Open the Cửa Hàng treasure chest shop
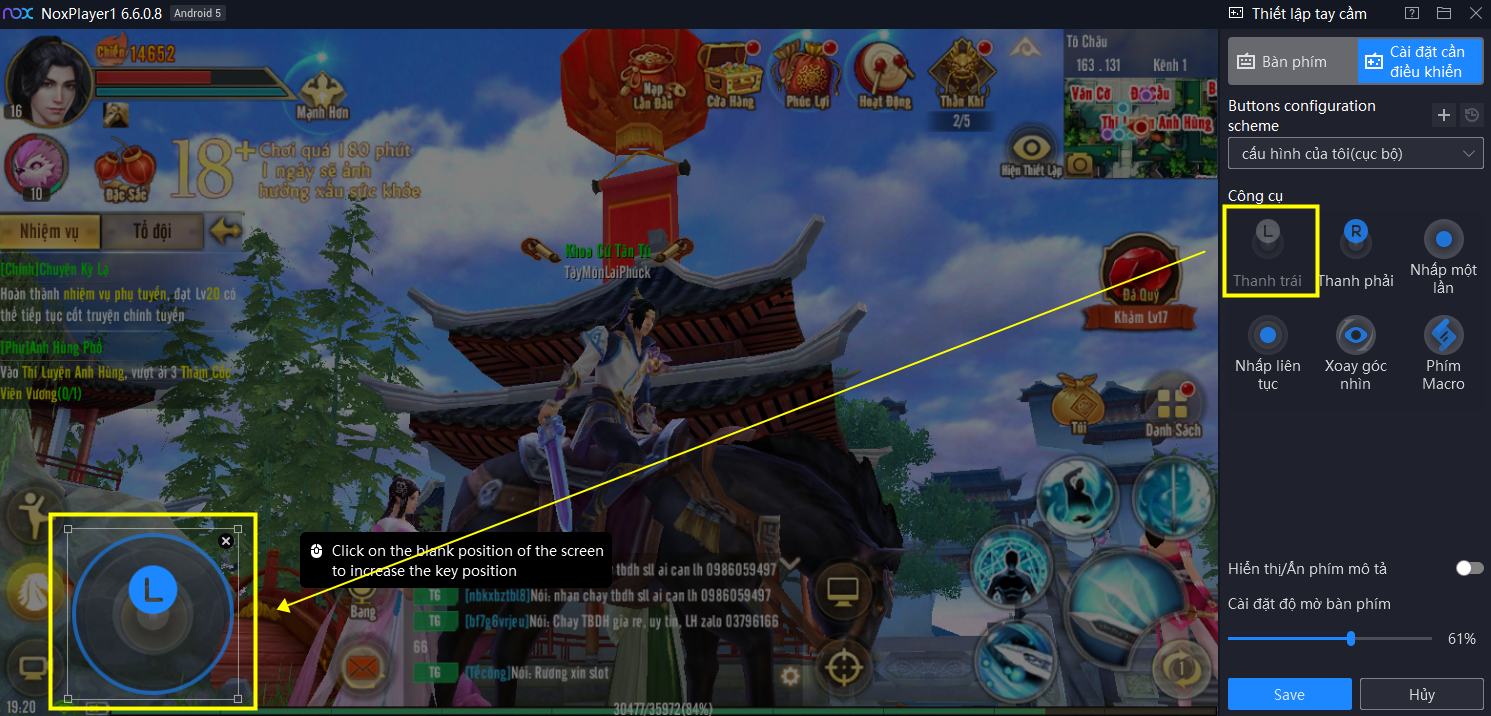The height and width of the screenshot is (716, 1491). pyautogui.click(x=731, y=73)
